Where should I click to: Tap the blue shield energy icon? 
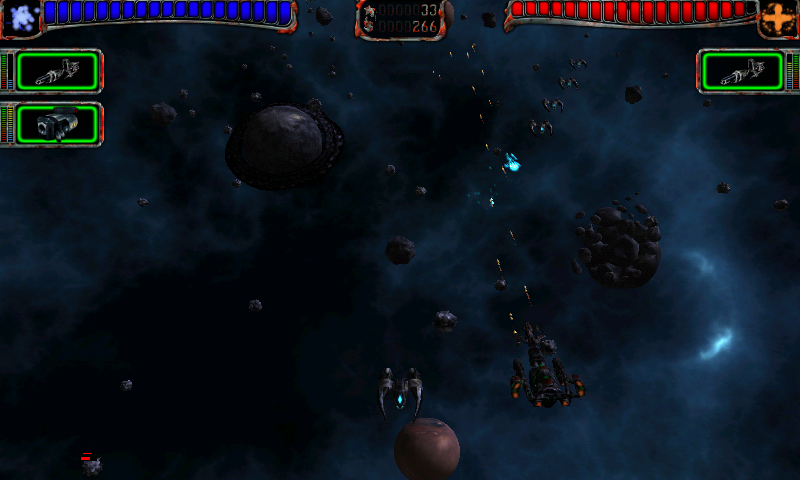coord(22,17)
